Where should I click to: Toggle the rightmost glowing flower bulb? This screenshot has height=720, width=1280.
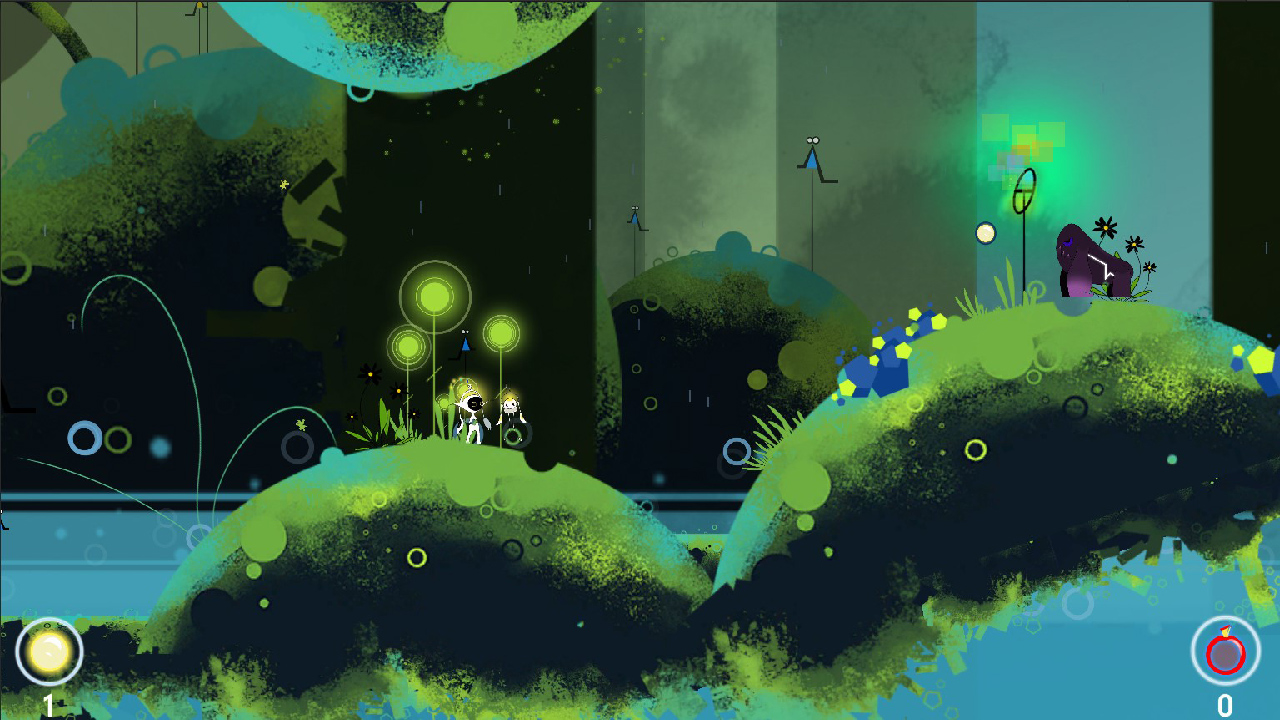point(502,333)
